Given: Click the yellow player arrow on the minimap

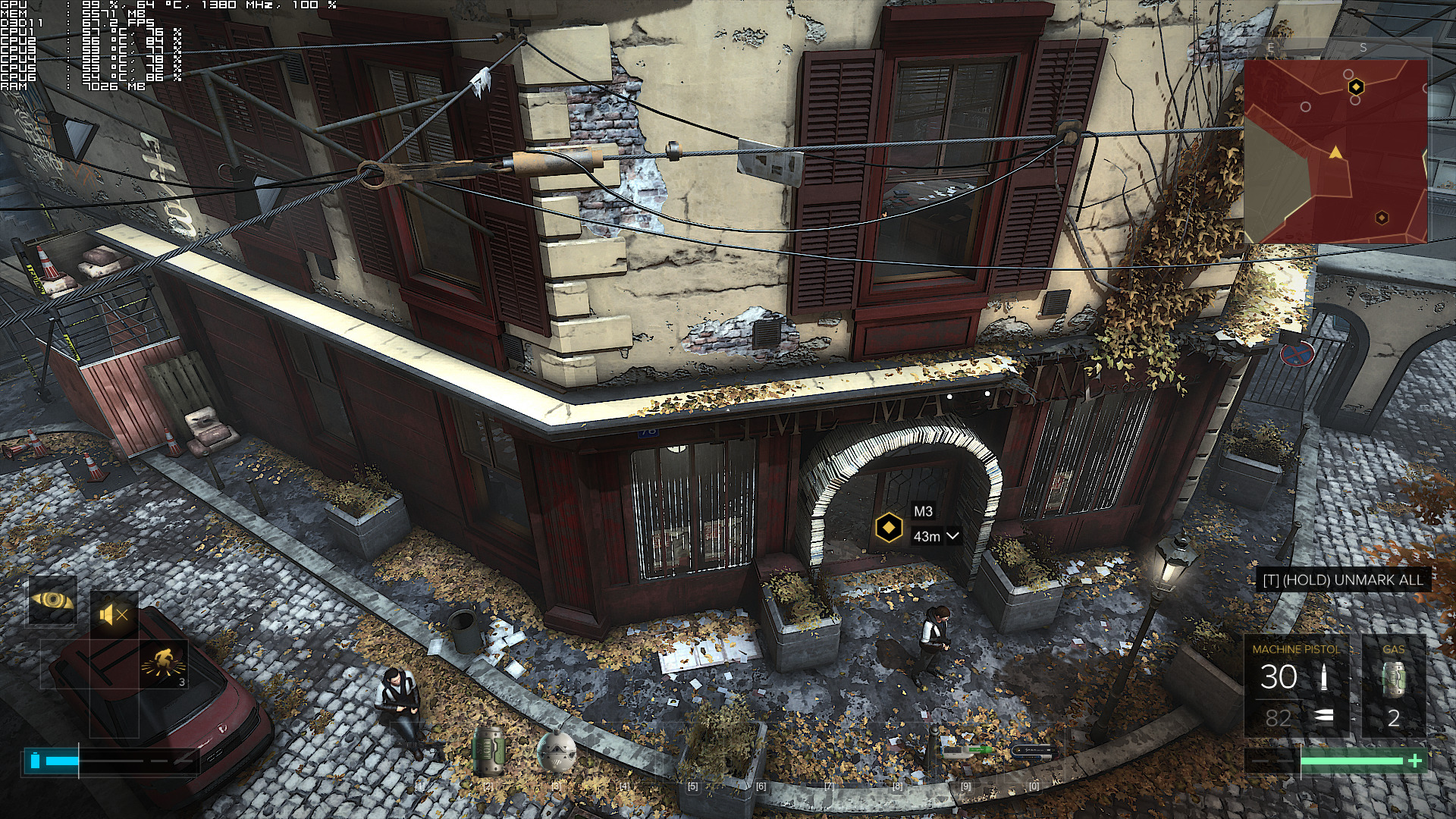Looking at the screenshot, I should coord(1335,153).
